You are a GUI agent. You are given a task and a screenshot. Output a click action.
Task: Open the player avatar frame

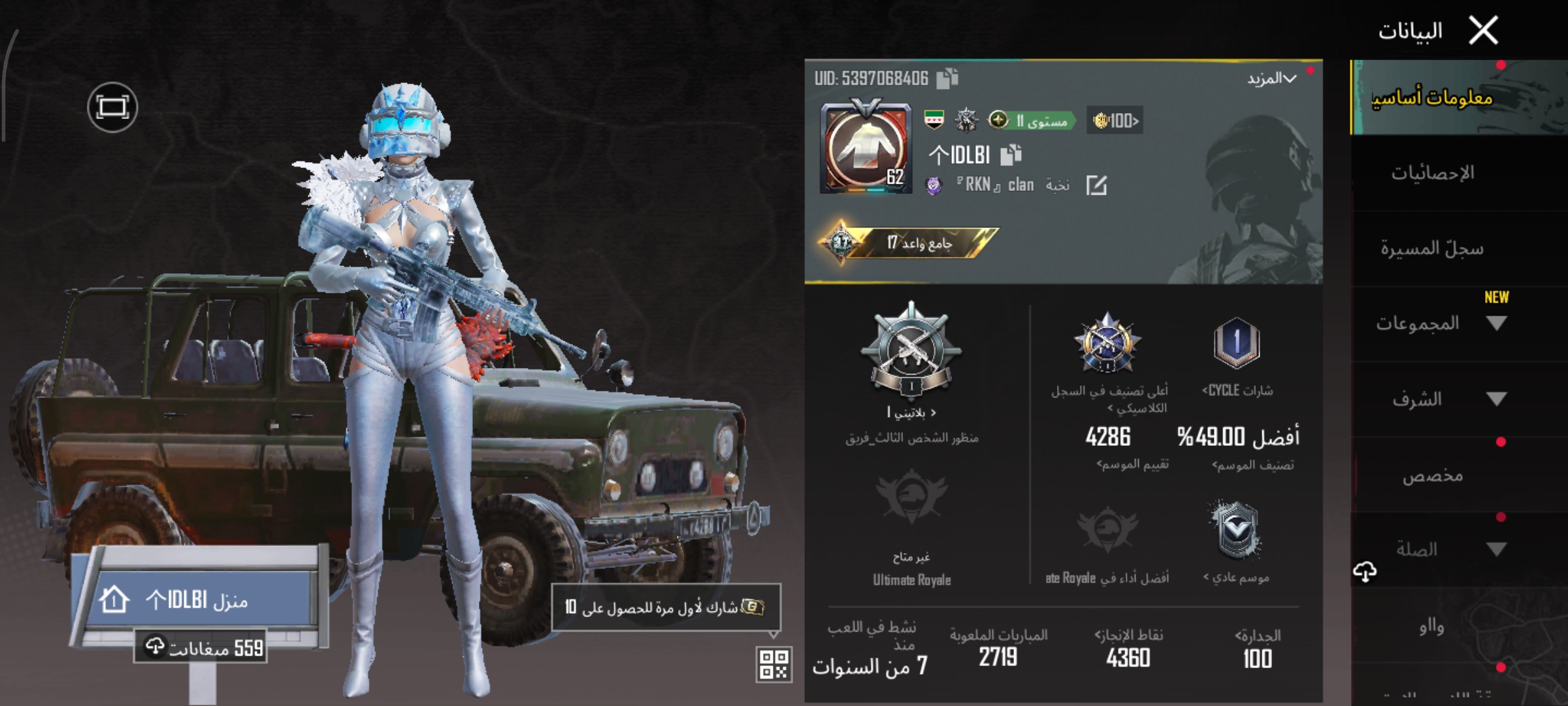click(866, 147)
